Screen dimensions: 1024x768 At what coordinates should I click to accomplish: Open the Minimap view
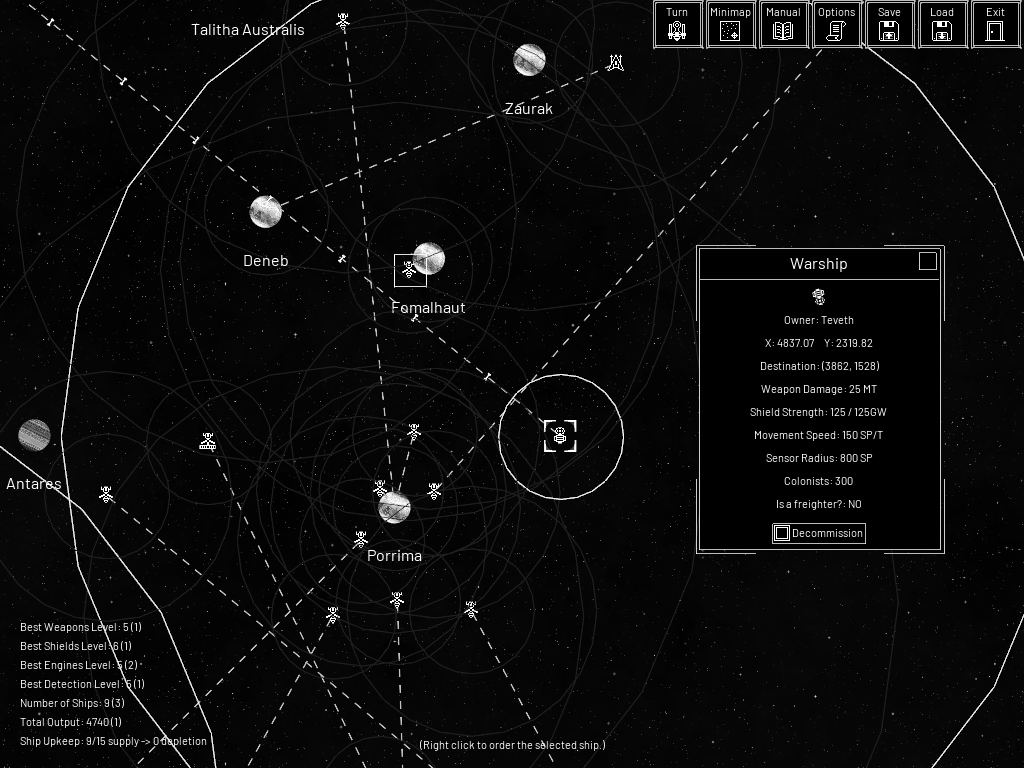(730, 24)
